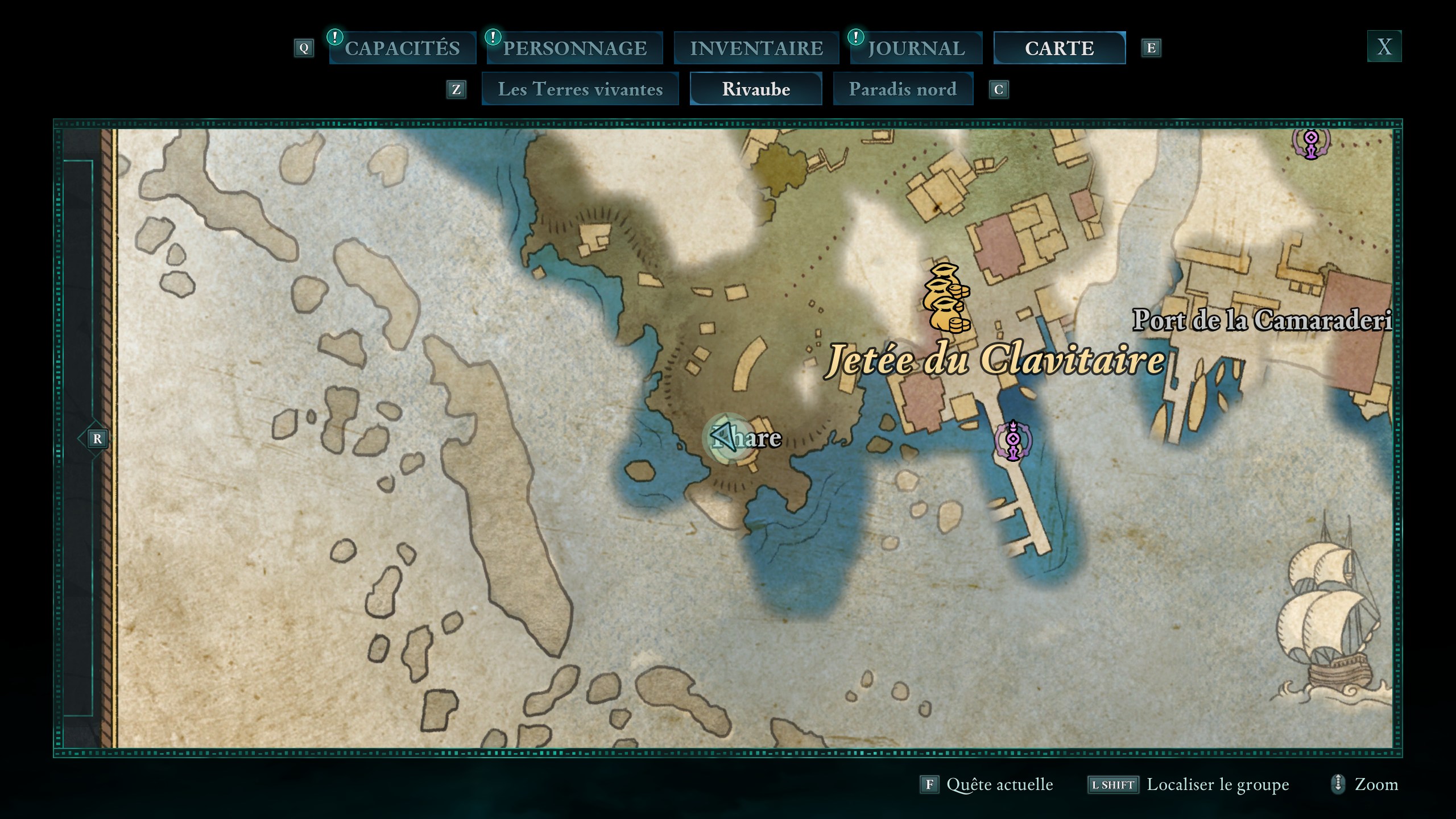
Task: Click the player arrow marker at Phare
Action: 725,437
